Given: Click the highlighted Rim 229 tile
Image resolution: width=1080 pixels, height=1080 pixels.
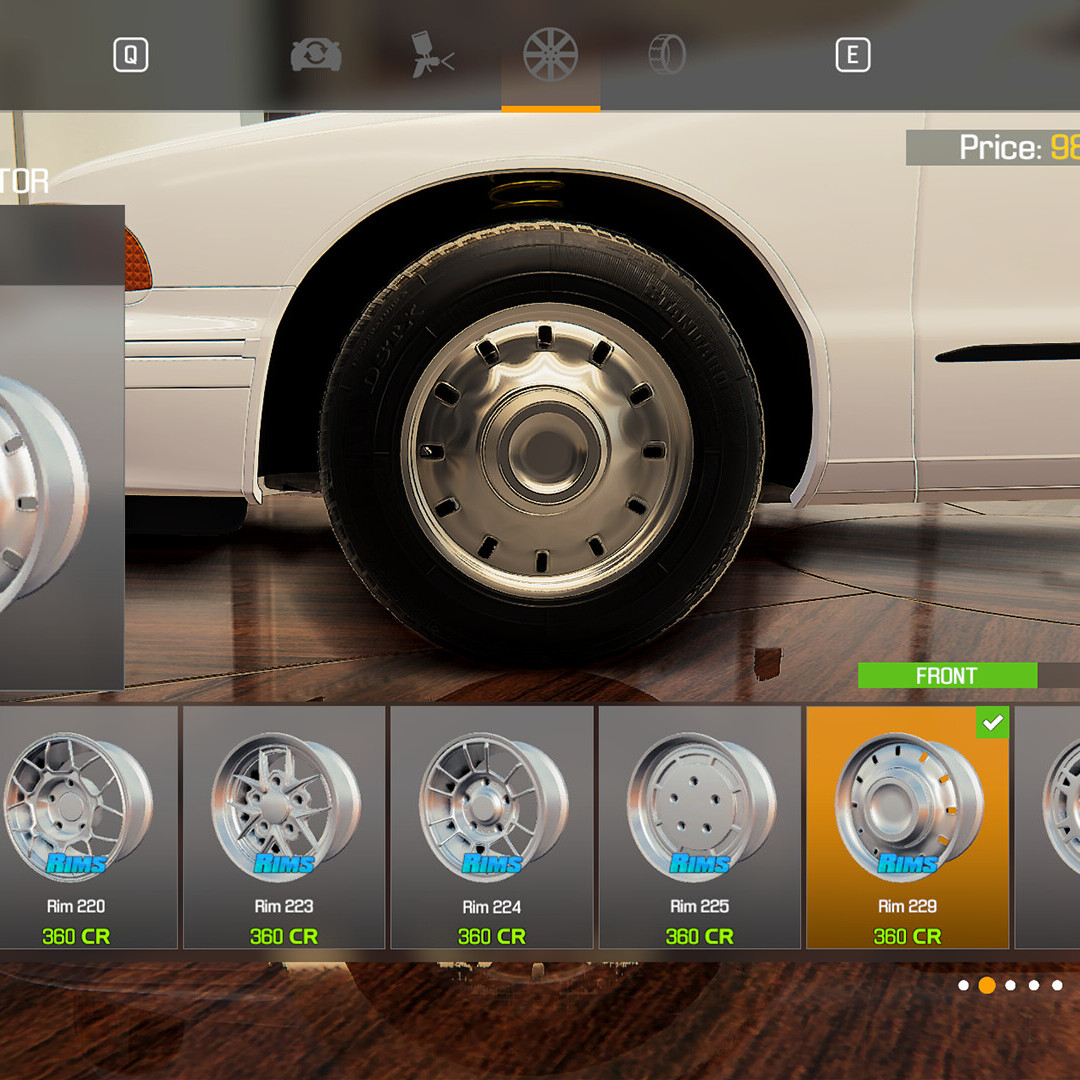Looking at the screenshot, I should click(x=907, y=827).
